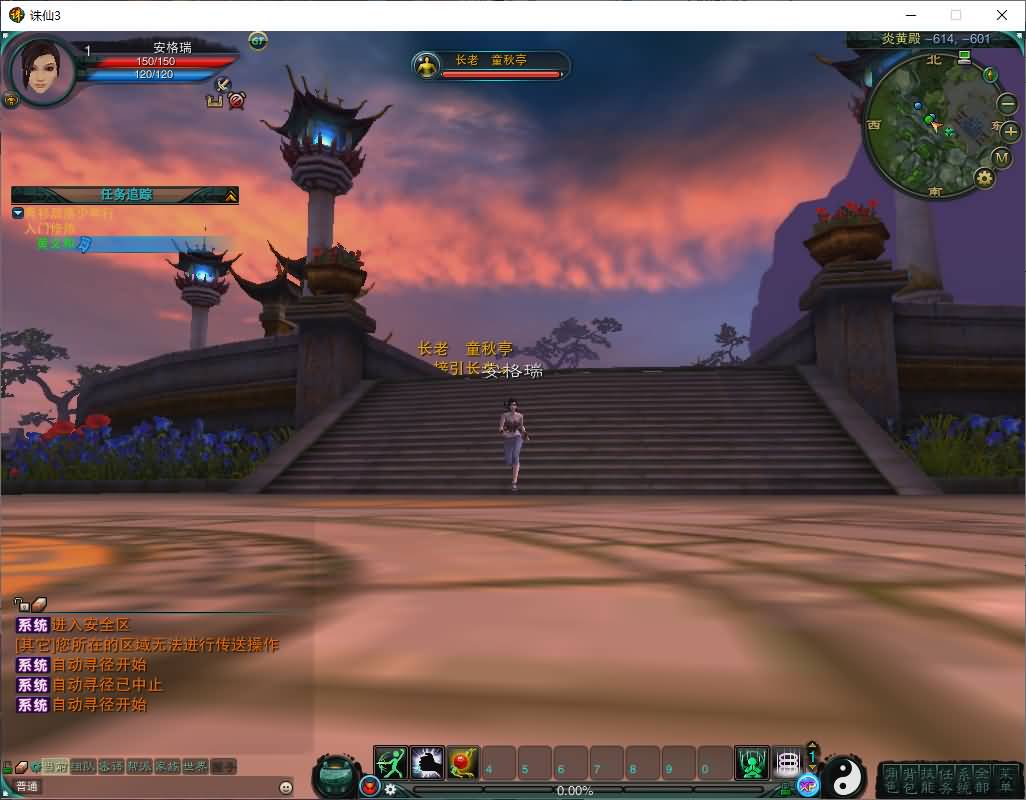Activate the green archer skill icon
The image size is (1026, 800).
point(391,764)
